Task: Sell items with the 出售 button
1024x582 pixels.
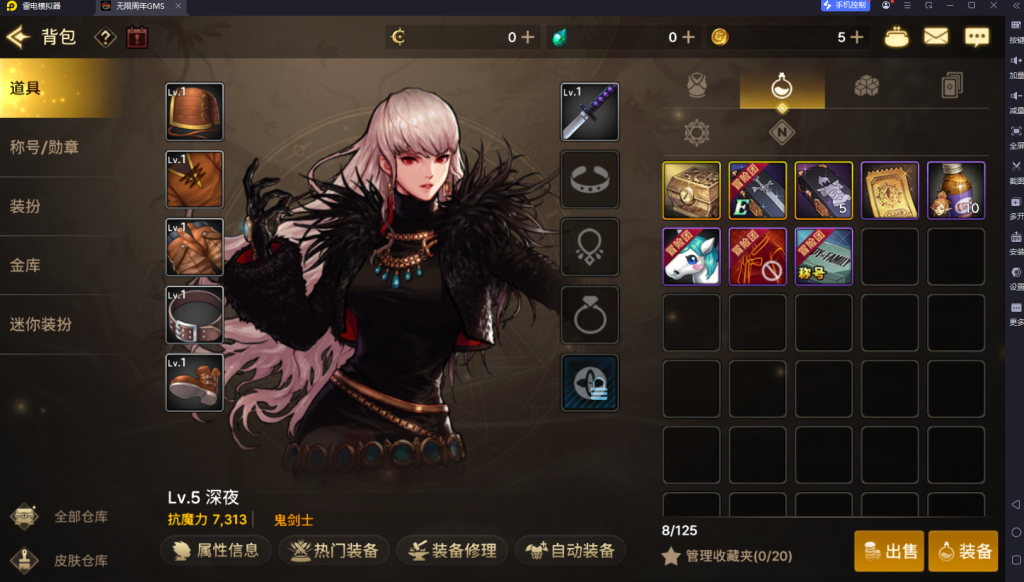Action: tap(888, 551)
